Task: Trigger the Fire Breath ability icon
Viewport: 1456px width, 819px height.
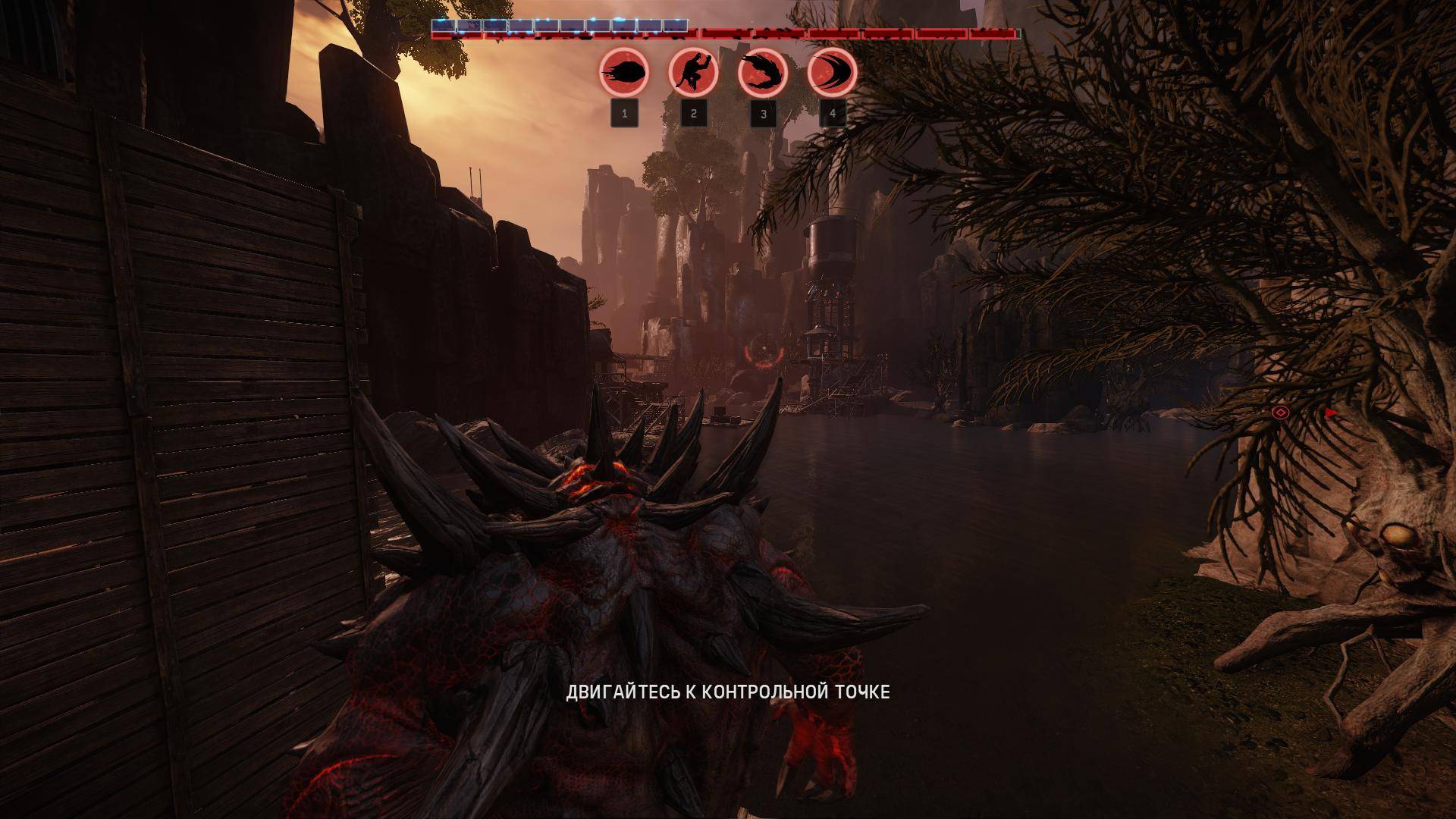Action: pos(762,73)
